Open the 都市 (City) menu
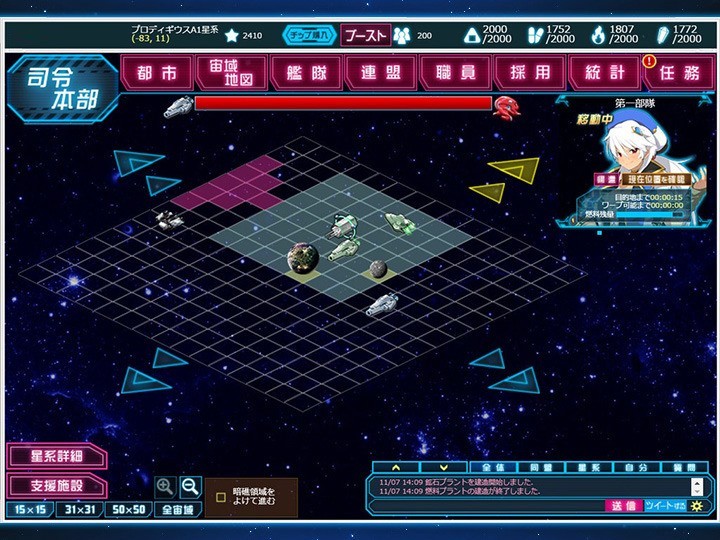The image size is (720, 540). pyautogui.click(x=158, y=73)
